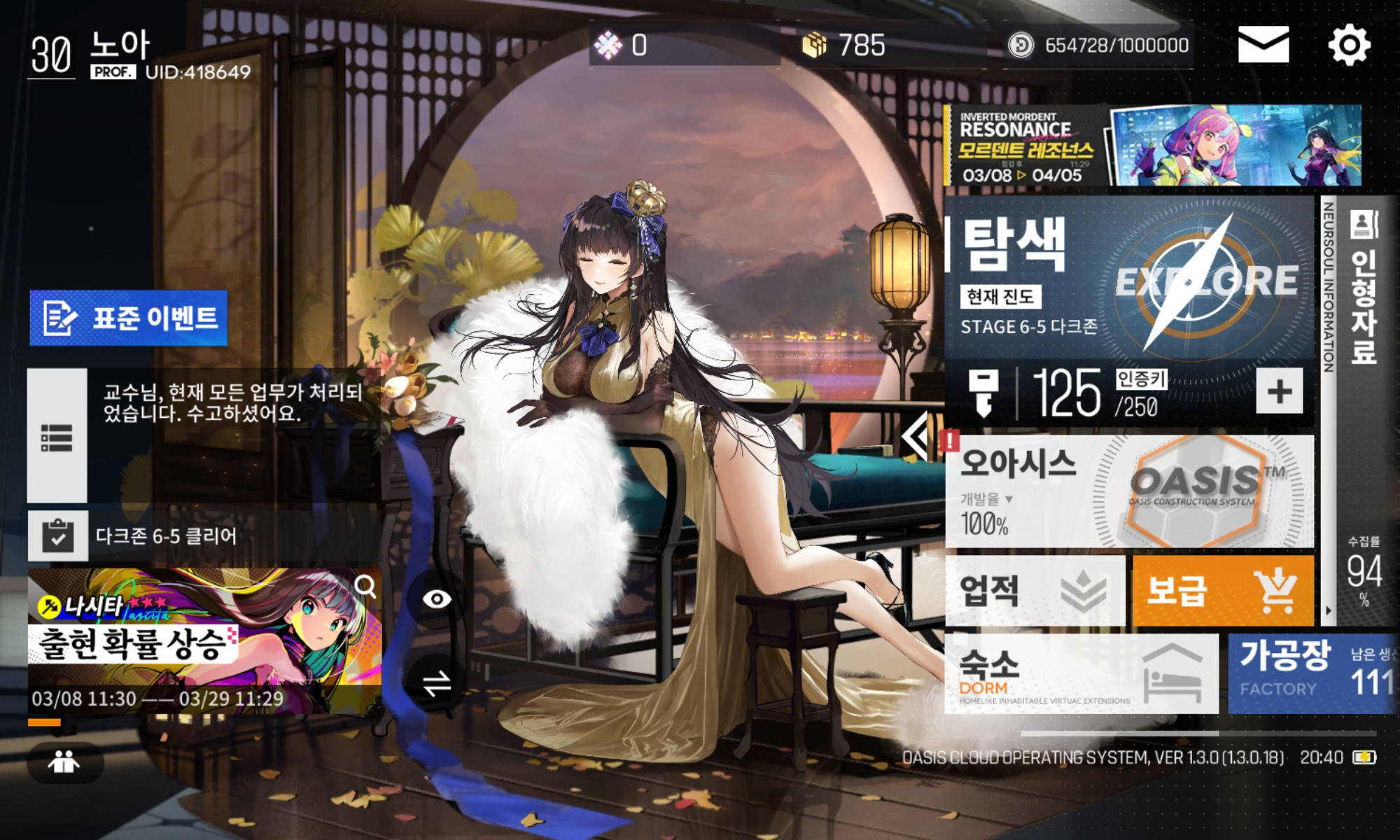Open the 업적 achievements menu

click(1035, 591)
